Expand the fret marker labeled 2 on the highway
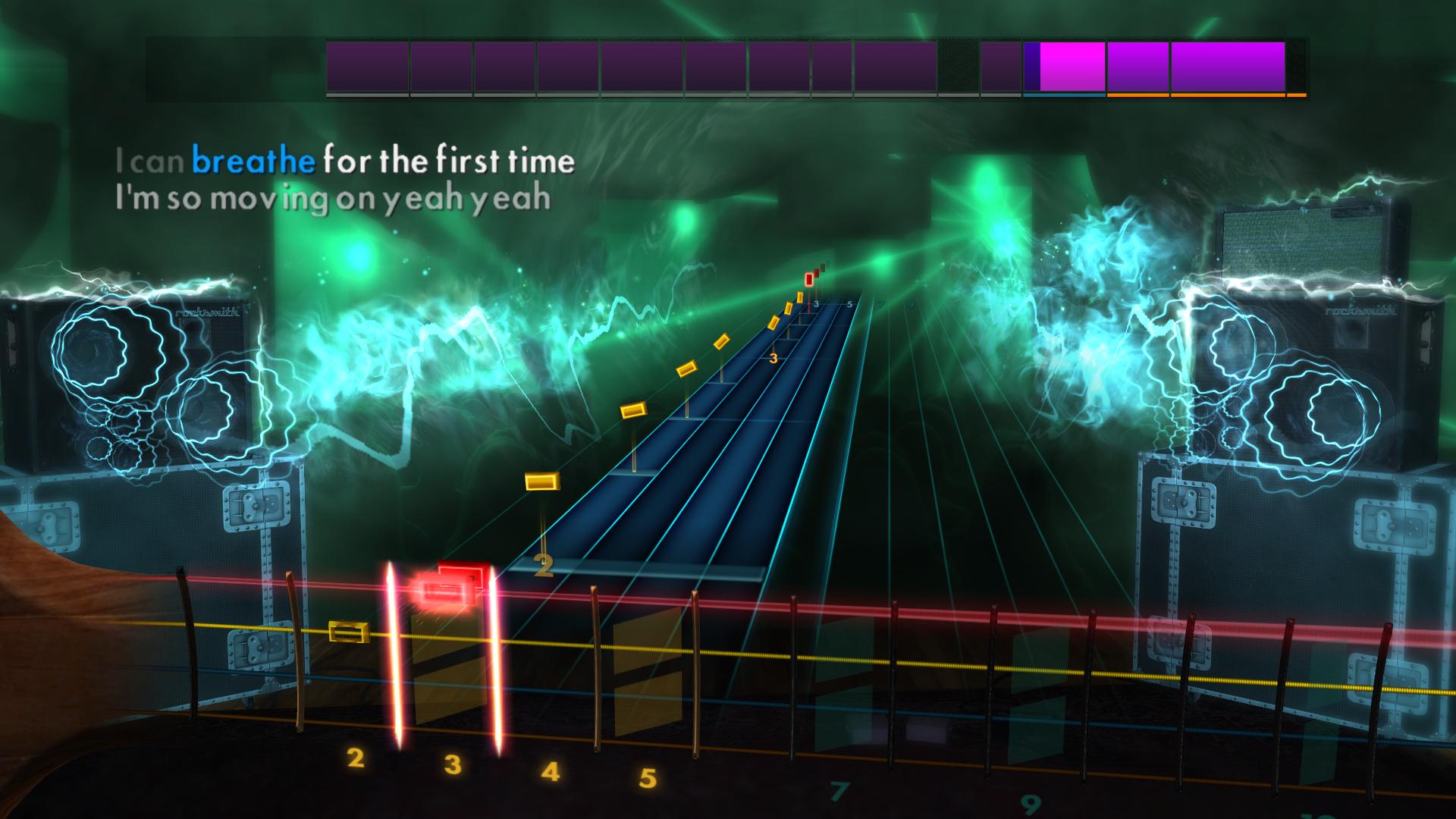Screen dimensions: 1456x819 point(544,565)
